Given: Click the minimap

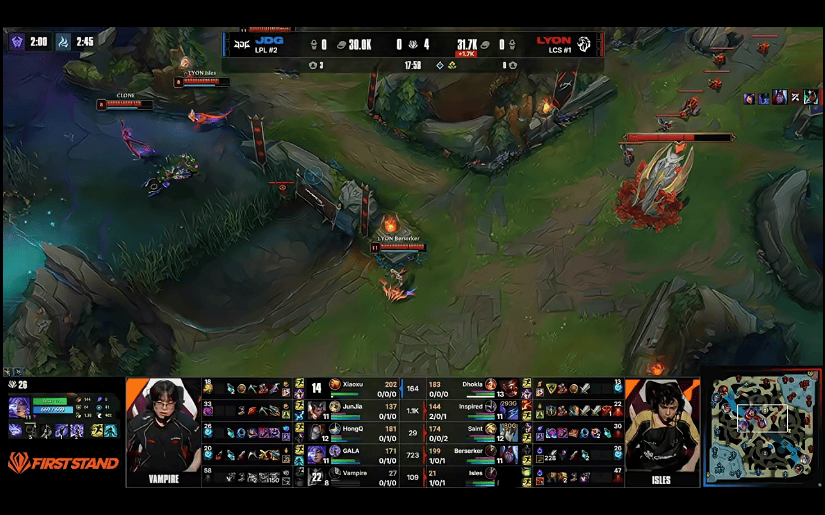Looking at the screenshot, I should tap(762, 430).
